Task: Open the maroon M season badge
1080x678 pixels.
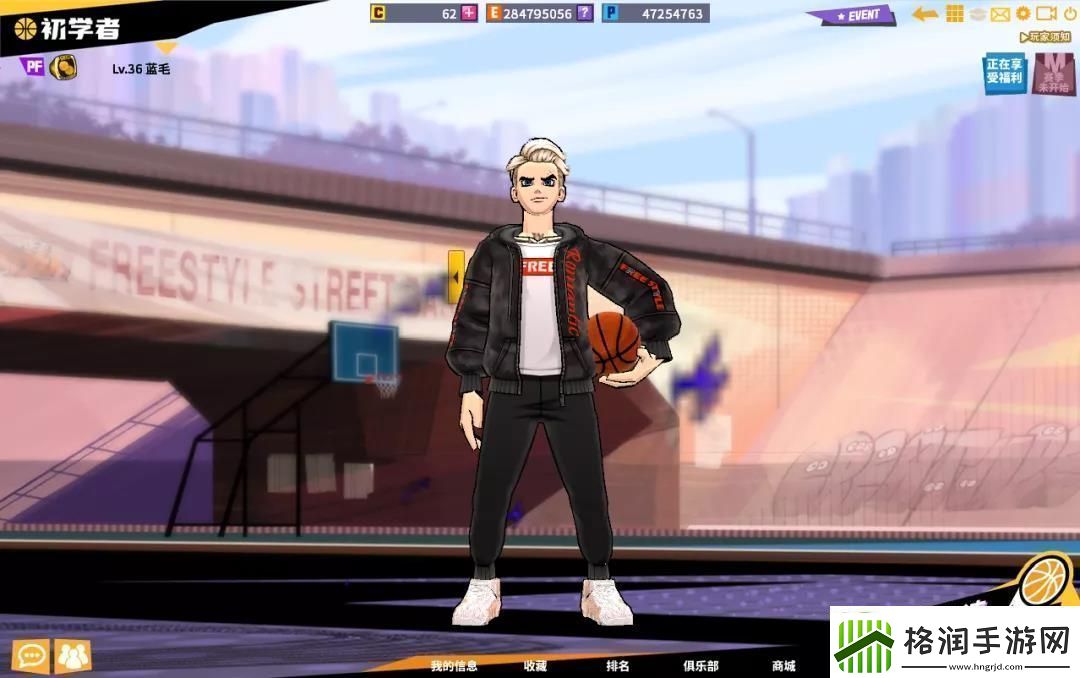Action: point(1053,74)
